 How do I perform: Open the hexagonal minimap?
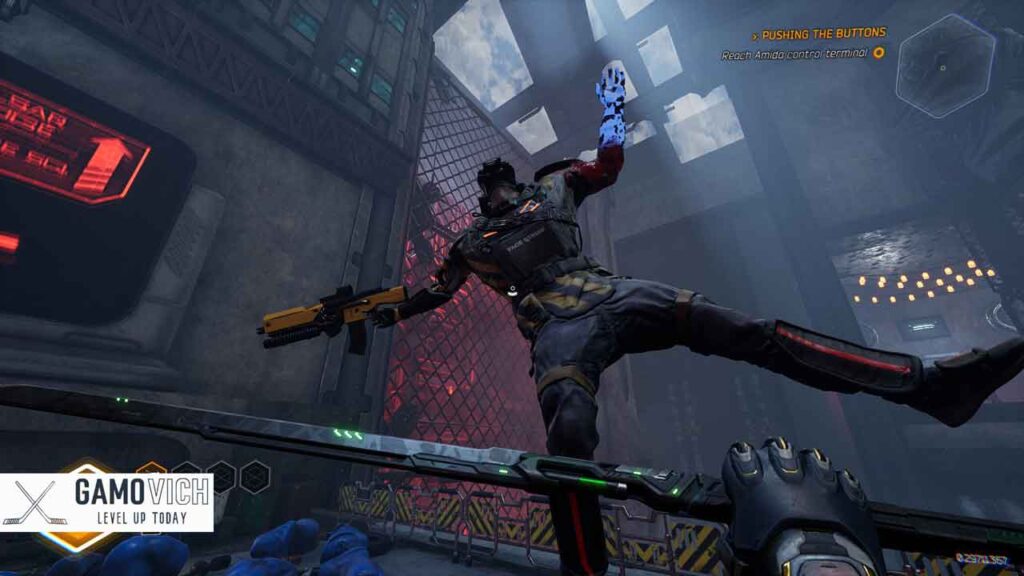tap(945, 67)
